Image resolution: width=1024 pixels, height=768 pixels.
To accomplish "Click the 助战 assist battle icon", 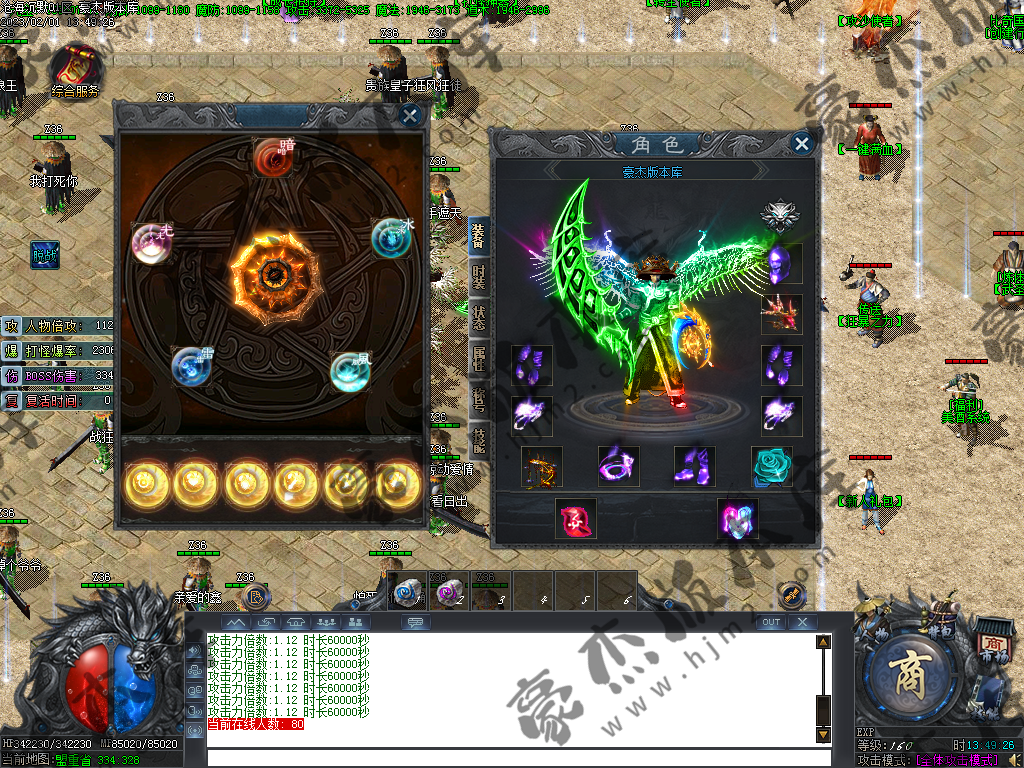I will coord(44,254).
